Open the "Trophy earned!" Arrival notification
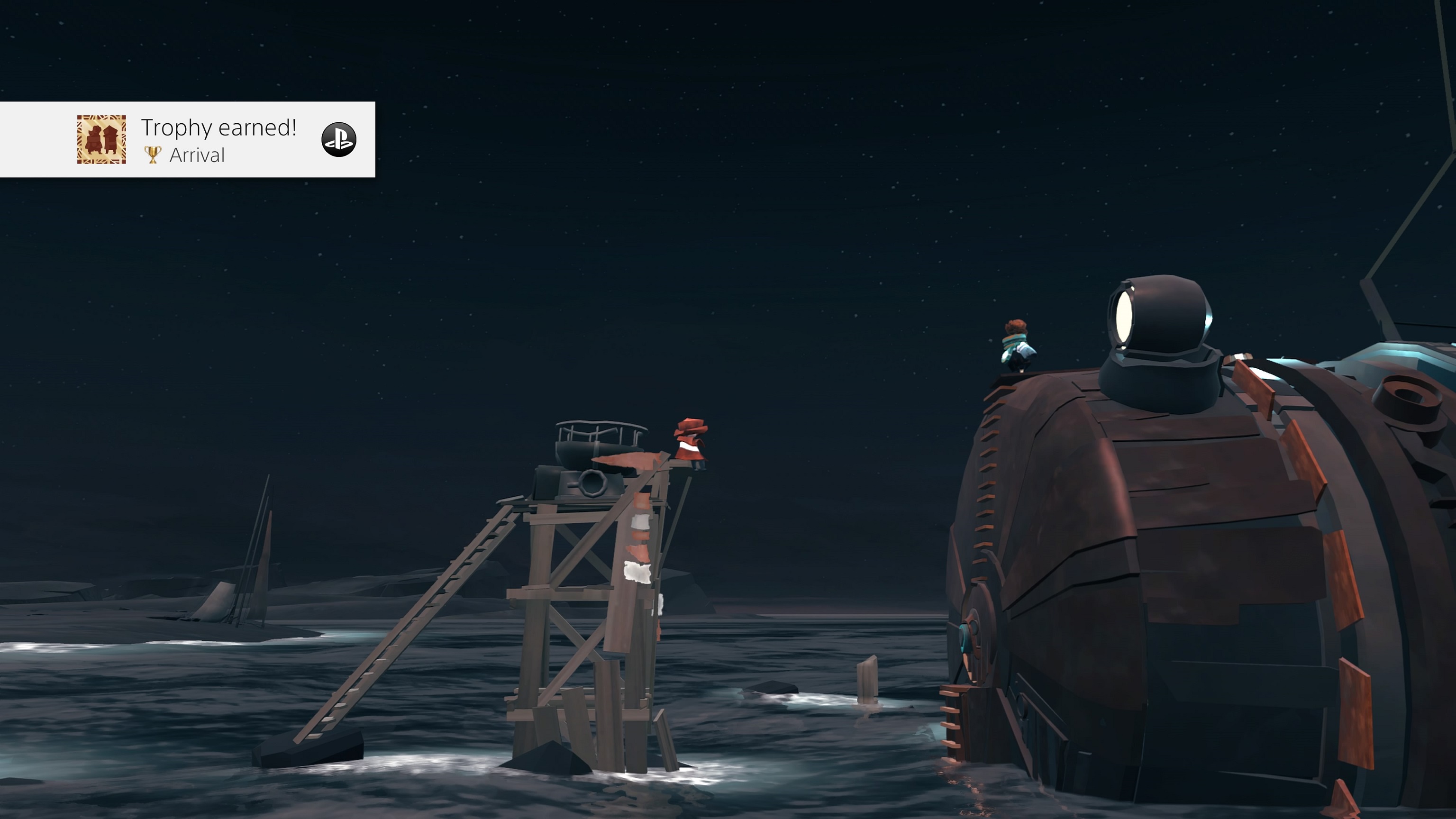The height and width of the screenshot is (819, 1456). pos(218,139)
